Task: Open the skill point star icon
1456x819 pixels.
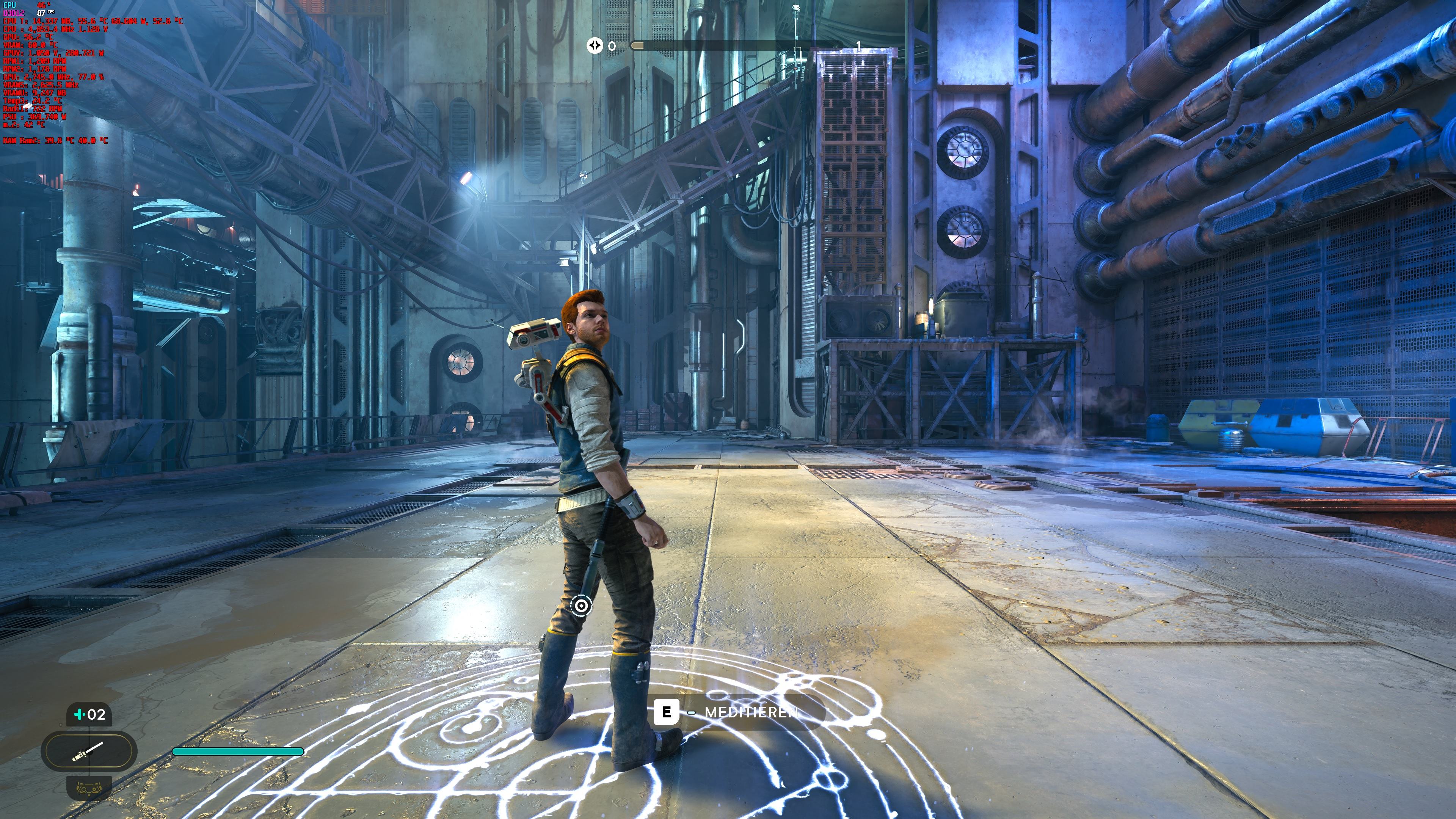Action: [x=595, y=45]
